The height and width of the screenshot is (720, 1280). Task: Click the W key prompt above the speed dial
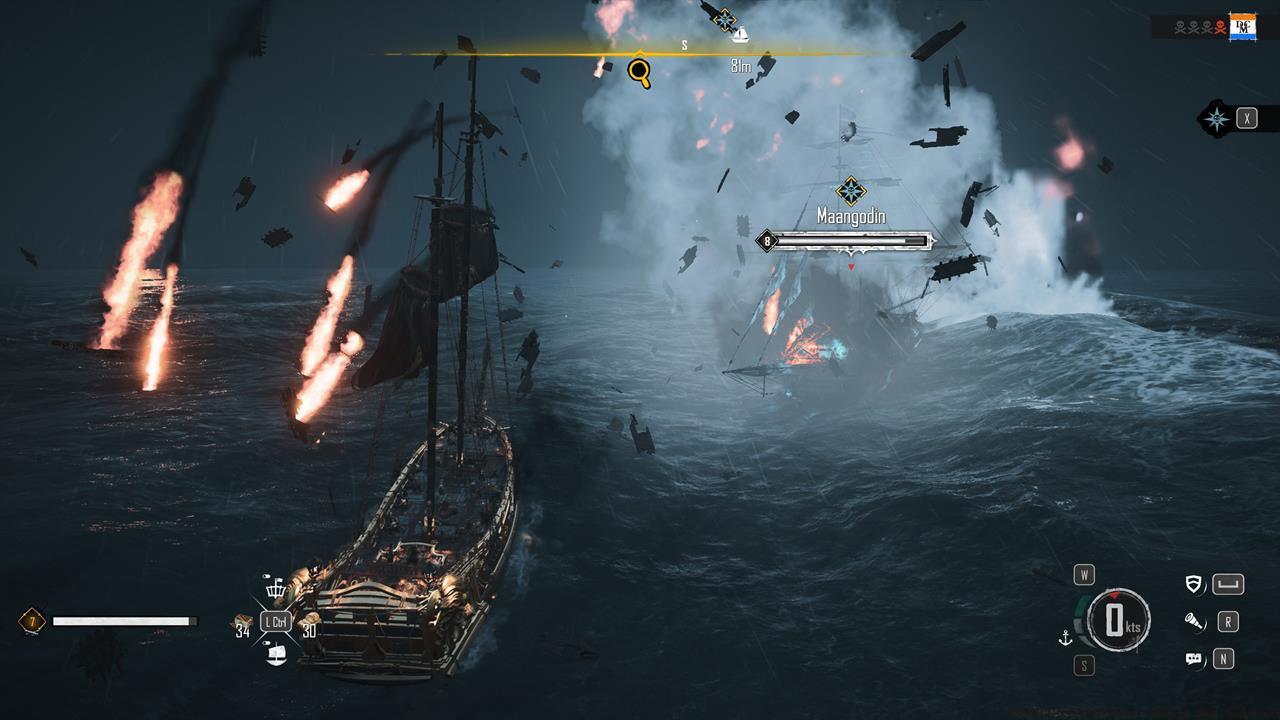(1086, 574)
